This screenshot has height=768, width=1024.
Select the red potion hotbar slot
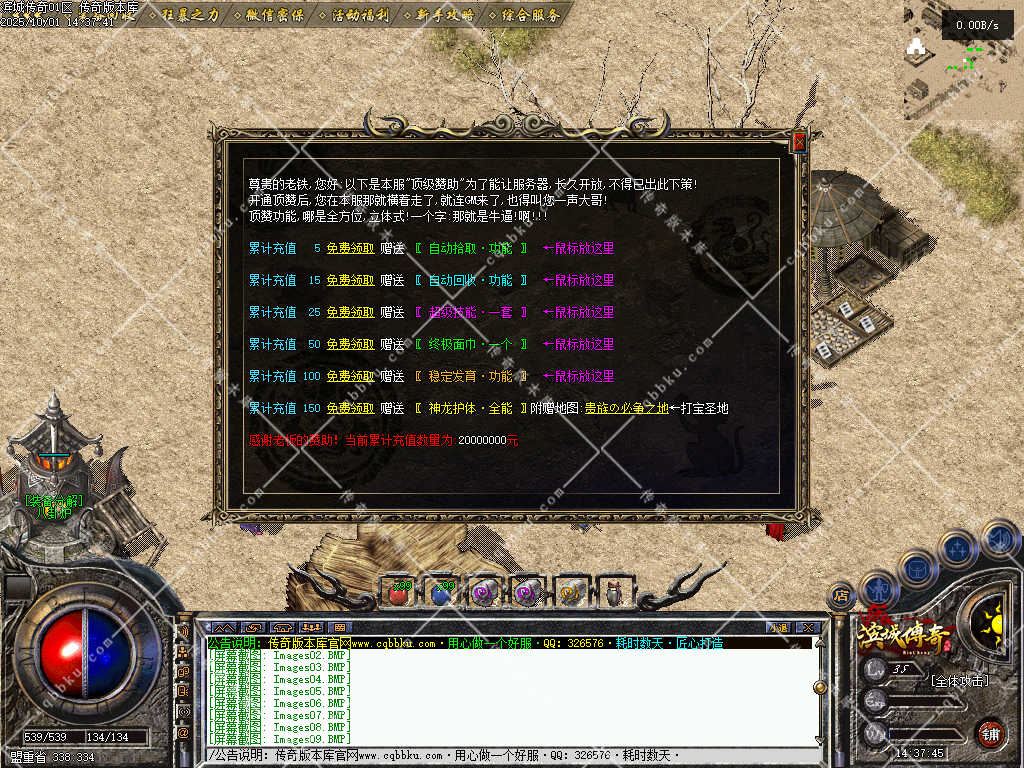coord(399,592)
